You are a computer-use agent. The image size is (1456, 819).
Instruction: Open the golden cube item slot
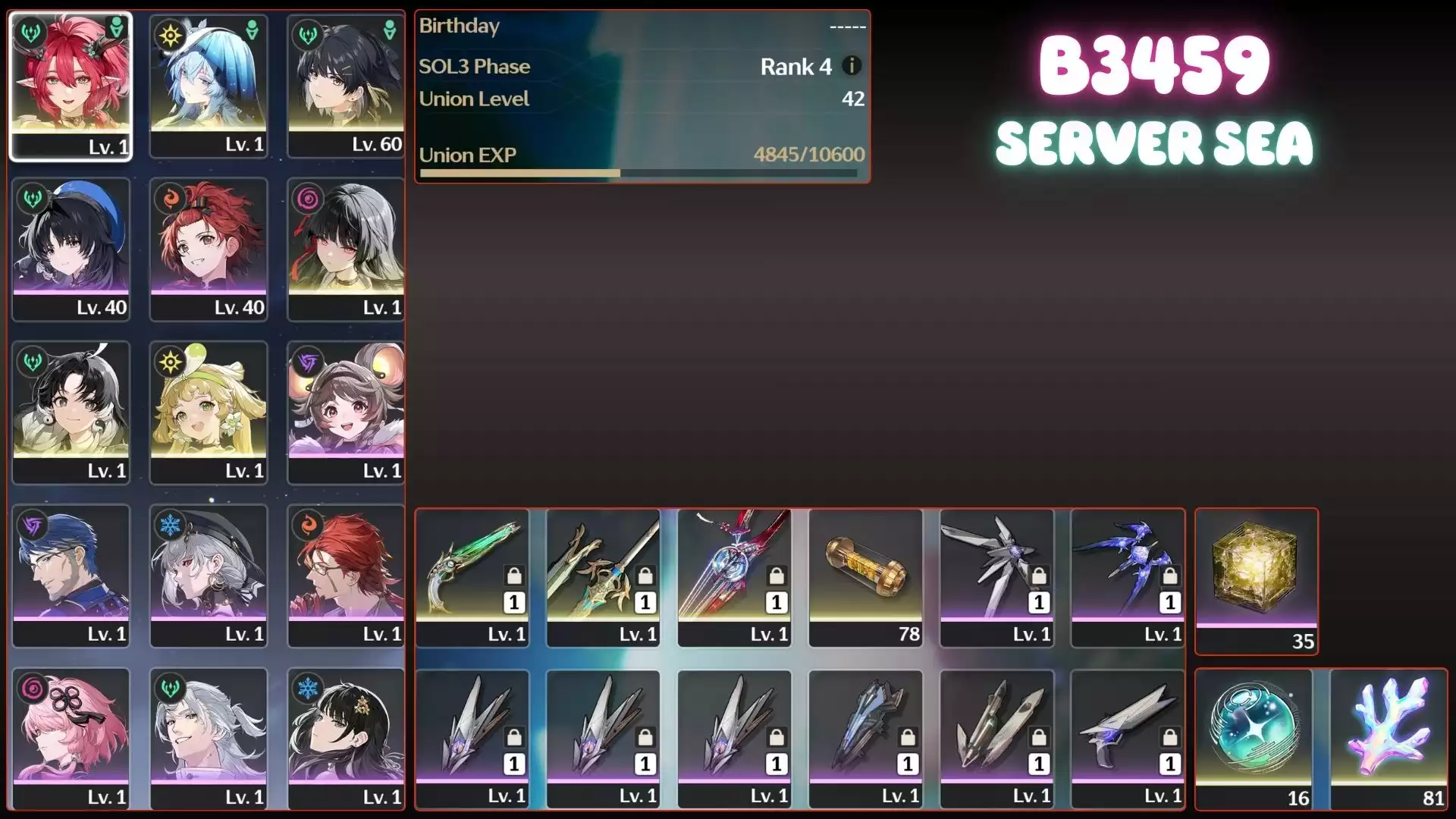click(x=1257, y=580)
